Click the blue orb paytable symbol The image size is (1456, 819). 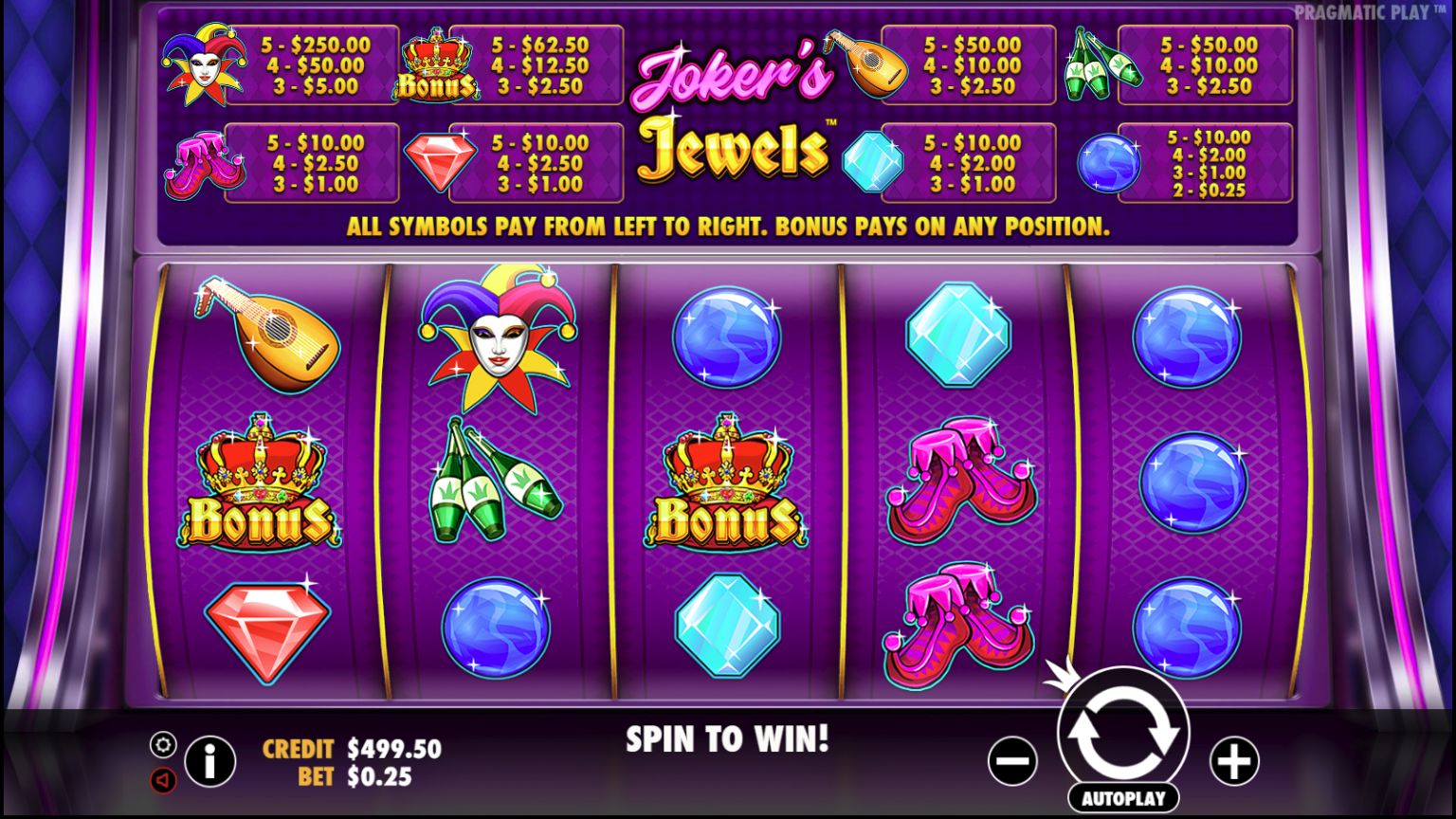coord(1107,163)
